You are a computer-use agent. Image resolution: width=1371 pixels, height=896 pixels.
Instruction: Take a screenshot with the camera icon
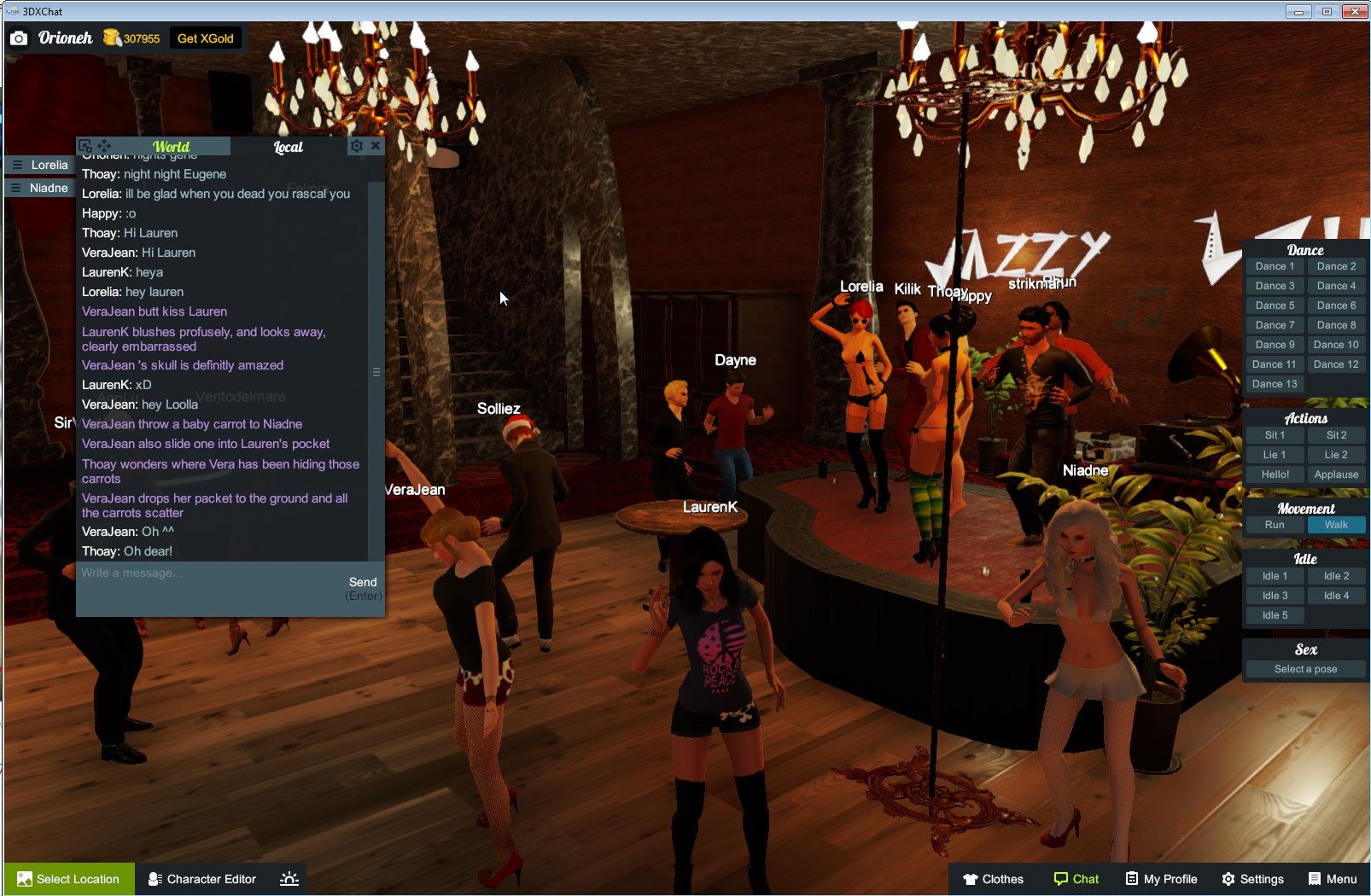pyautogui.click(x=19, y=38)
